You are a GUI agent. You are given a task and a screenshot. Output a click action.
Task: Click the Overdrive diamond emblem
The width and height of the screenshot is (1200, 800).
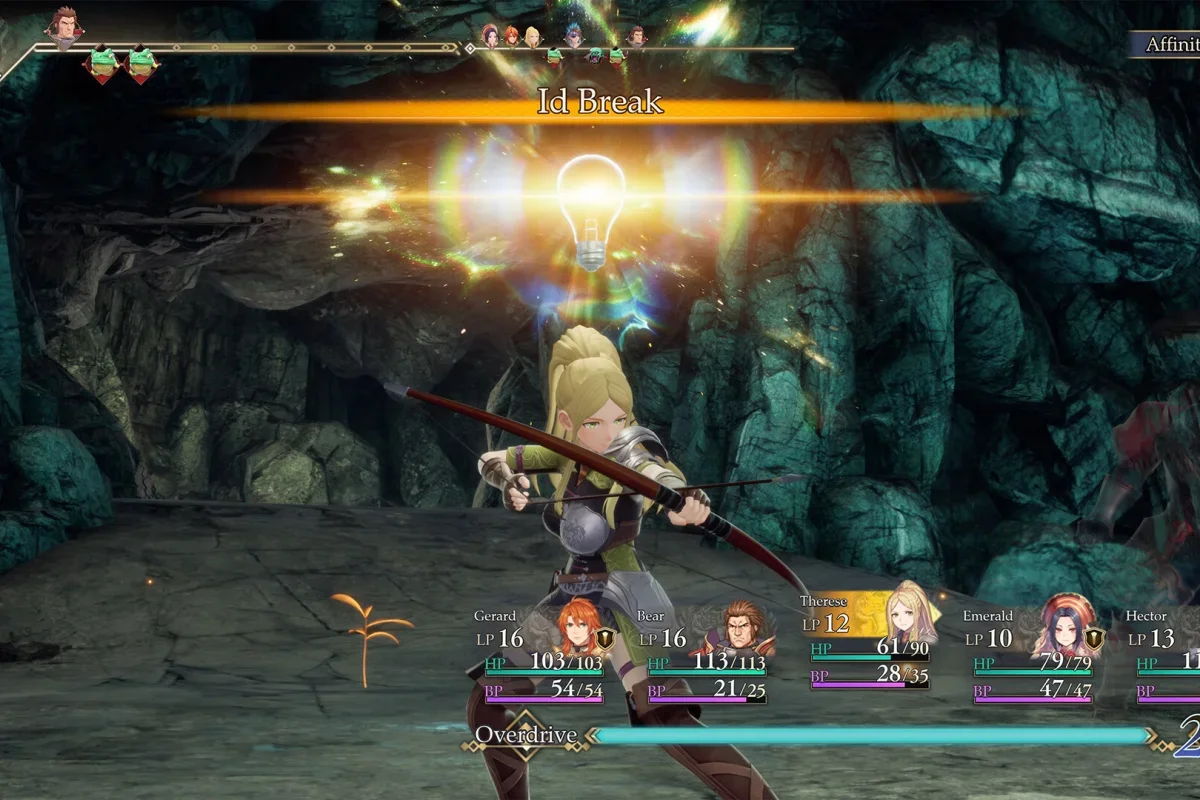(526, 736)
